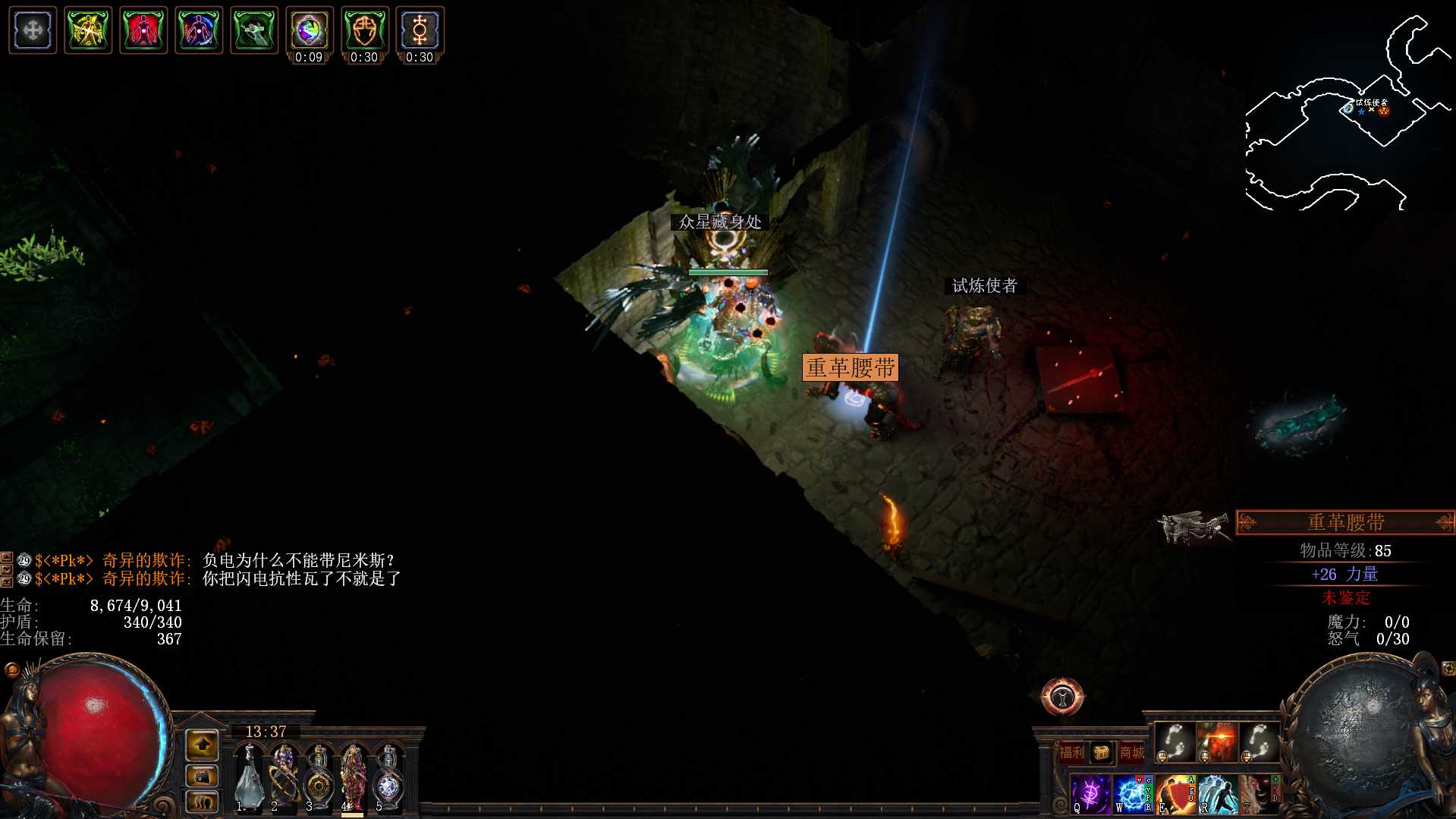Activate the red face skill on T
Image resolution: width=1456 pixels, height=819 pixels.
pyautogui.click(x=1258, y=794)
